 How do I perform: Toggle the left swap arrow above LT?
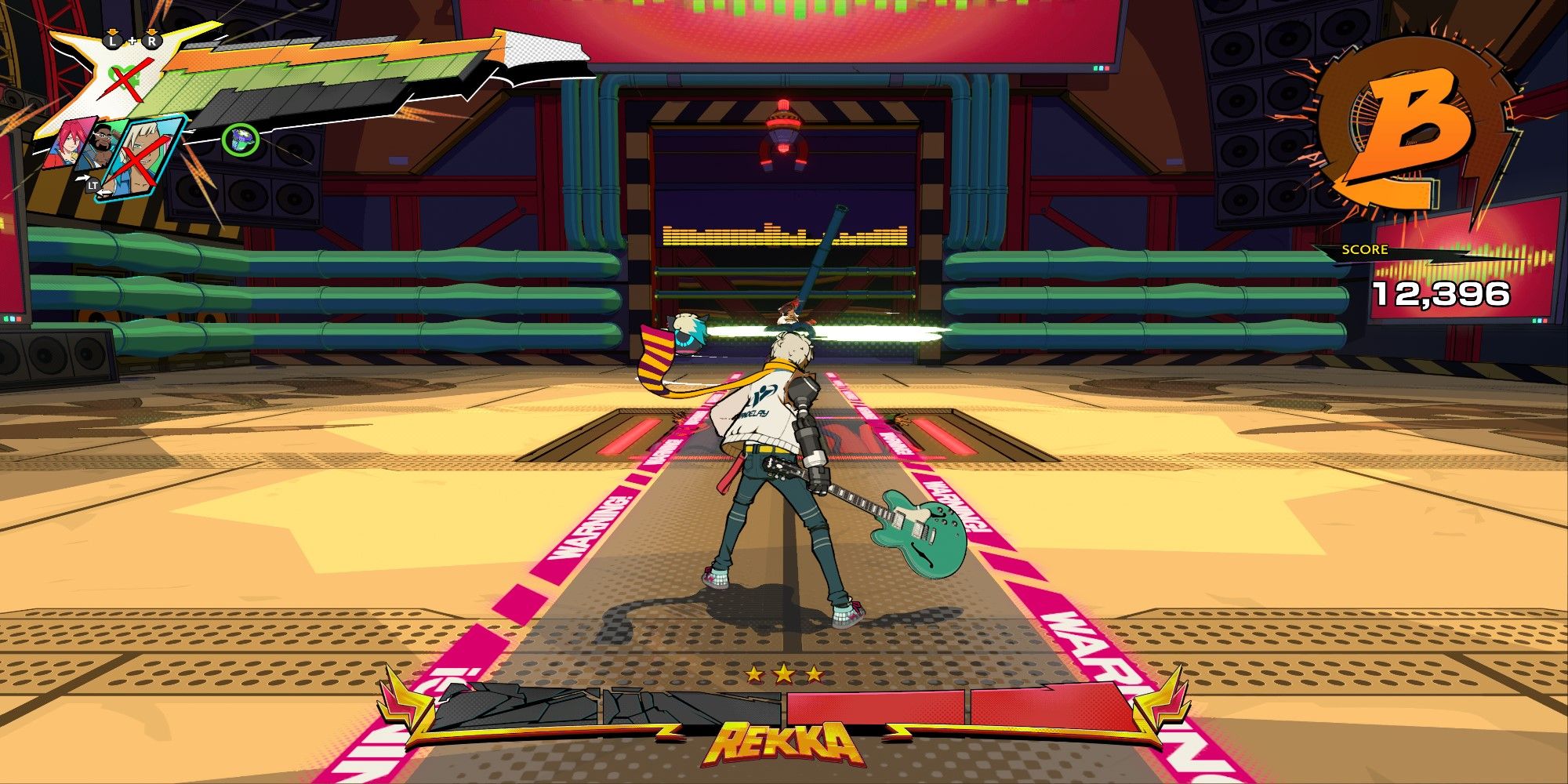83,176
